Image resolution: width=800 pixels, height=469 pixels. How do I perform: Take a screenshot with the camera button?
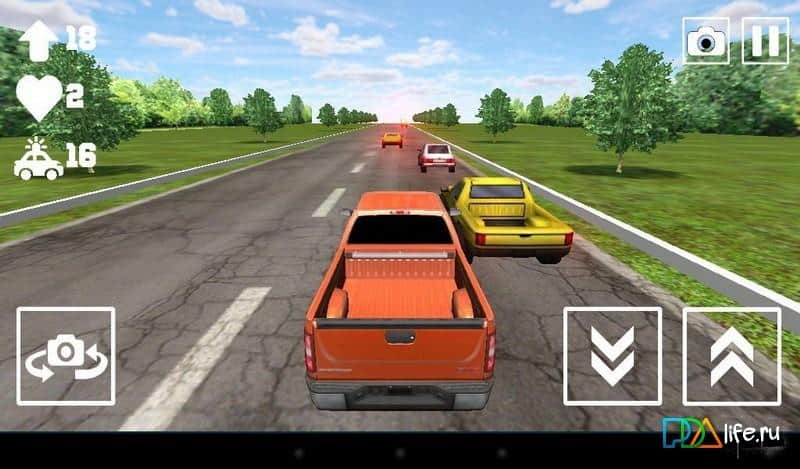click(x=706, y=41)
